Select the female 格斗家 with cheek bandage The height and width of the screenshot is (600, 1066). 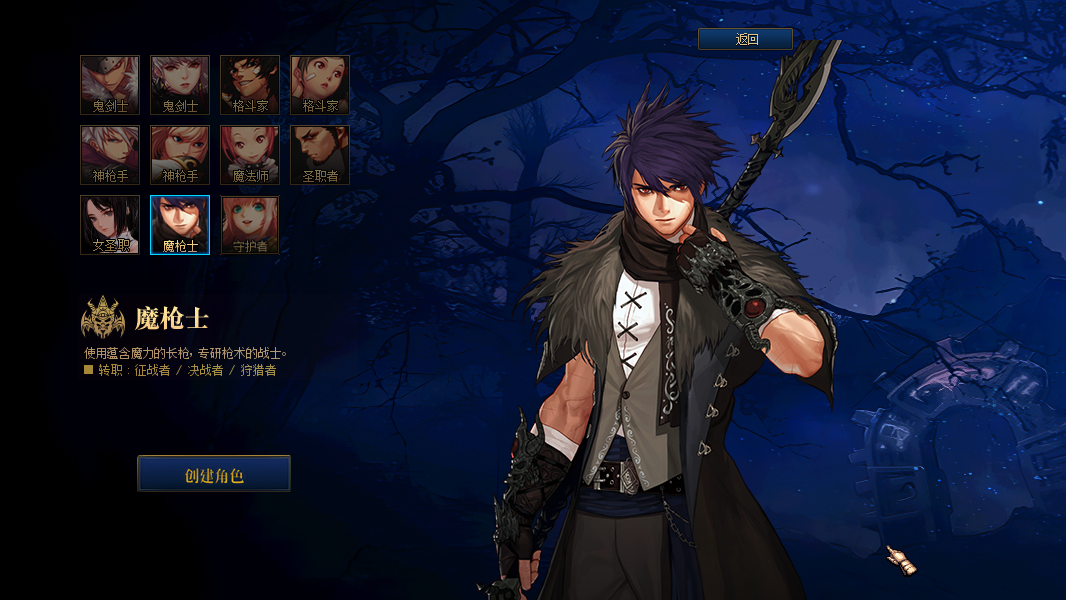320,85
